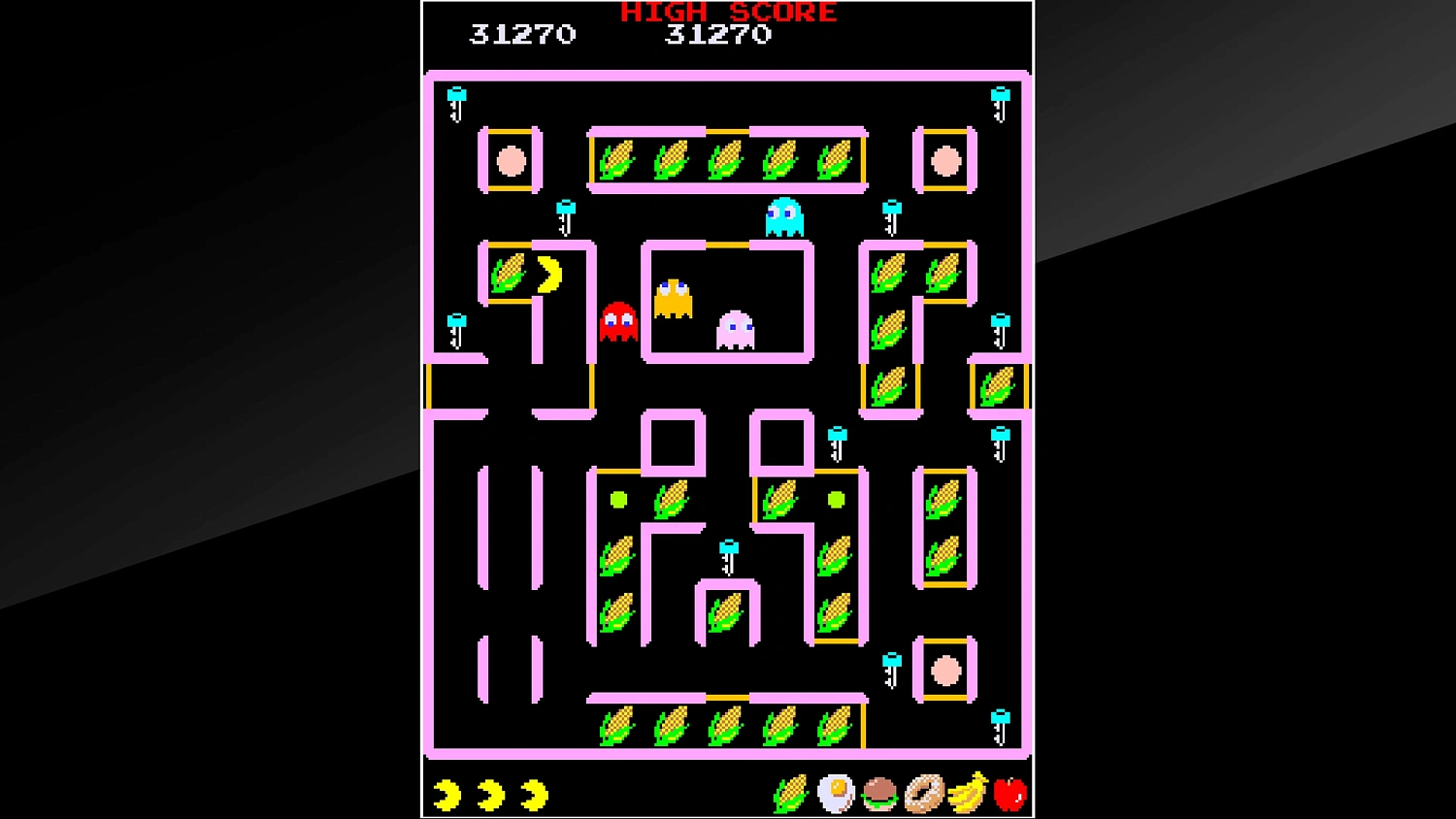Click the donut icon near the bottom right

[922, 794]
